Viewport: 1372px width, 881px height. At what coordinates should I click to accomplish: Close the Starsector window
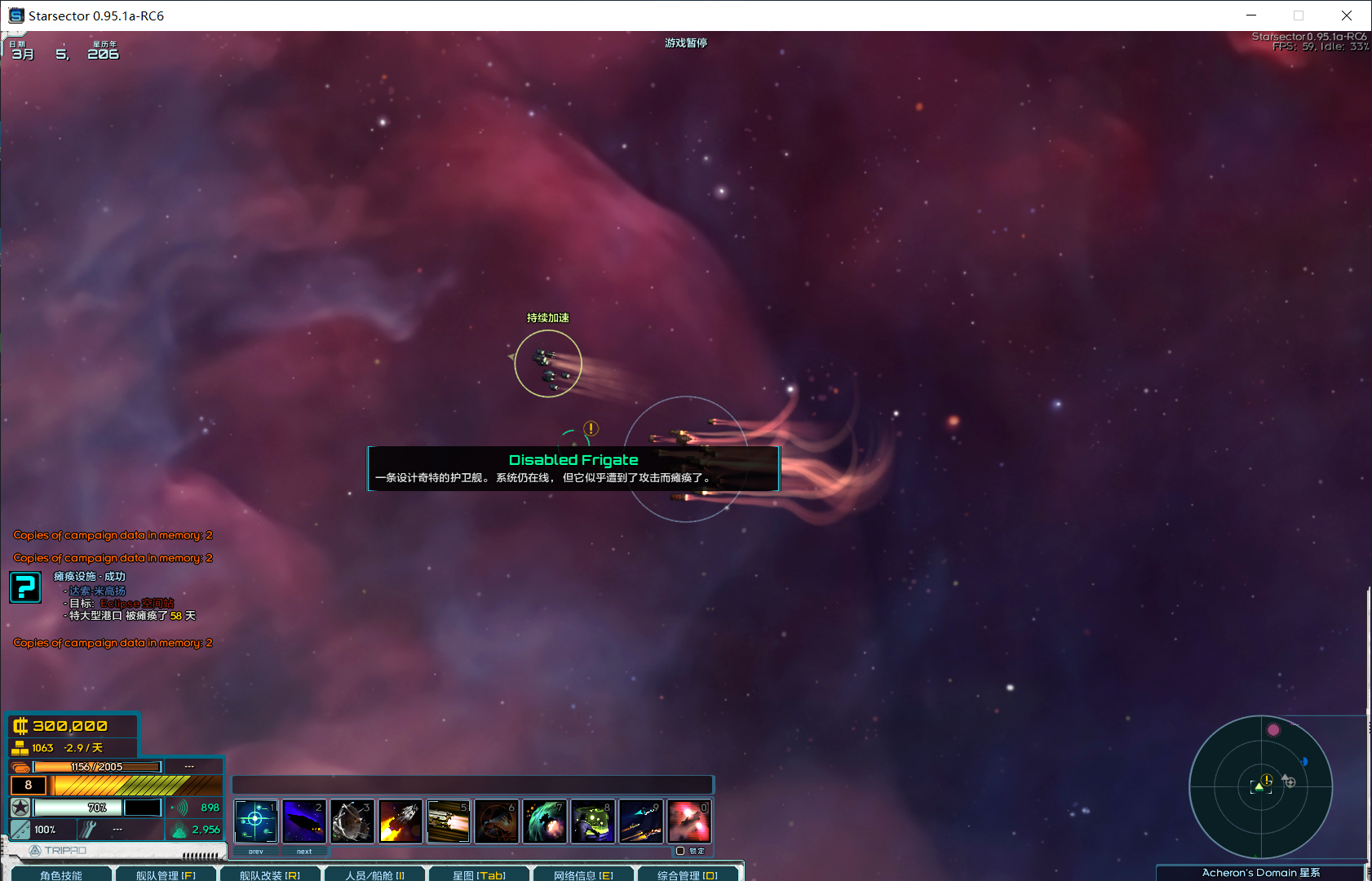click(x=1347, y=15)
